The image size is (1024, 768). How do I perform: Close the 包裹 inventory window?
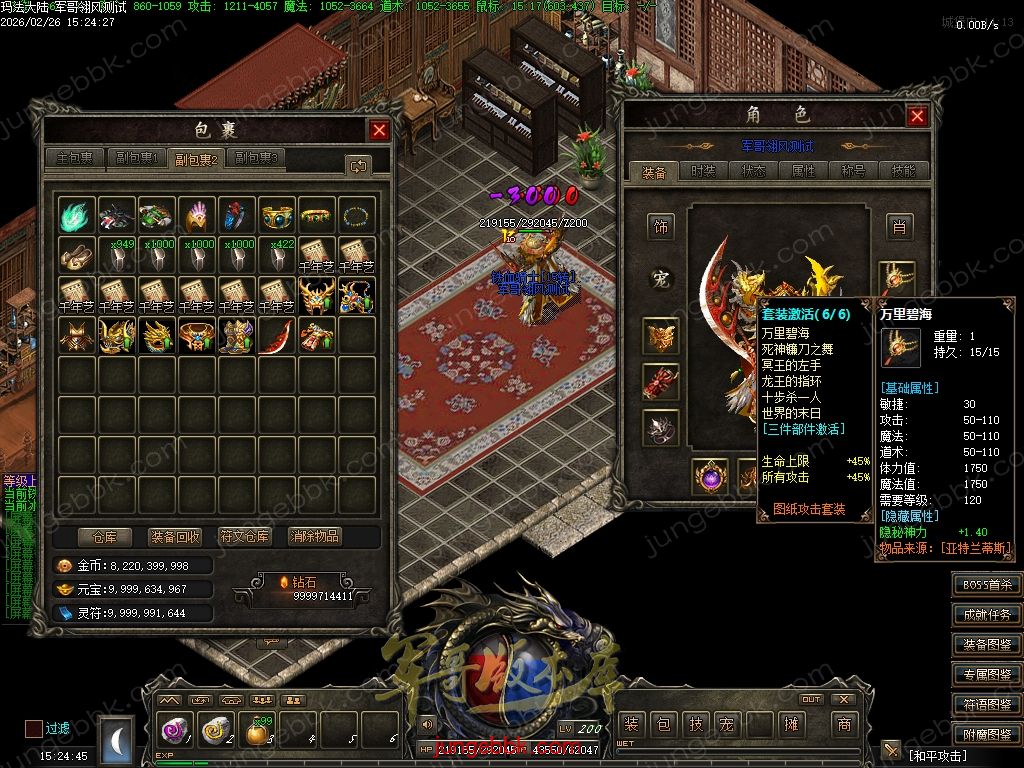[379, 130]
